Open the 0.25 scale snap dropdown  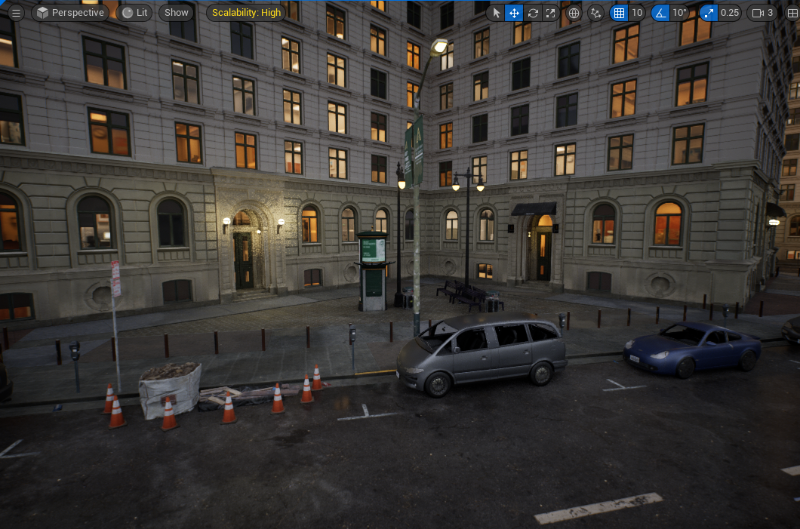point(730,13)
